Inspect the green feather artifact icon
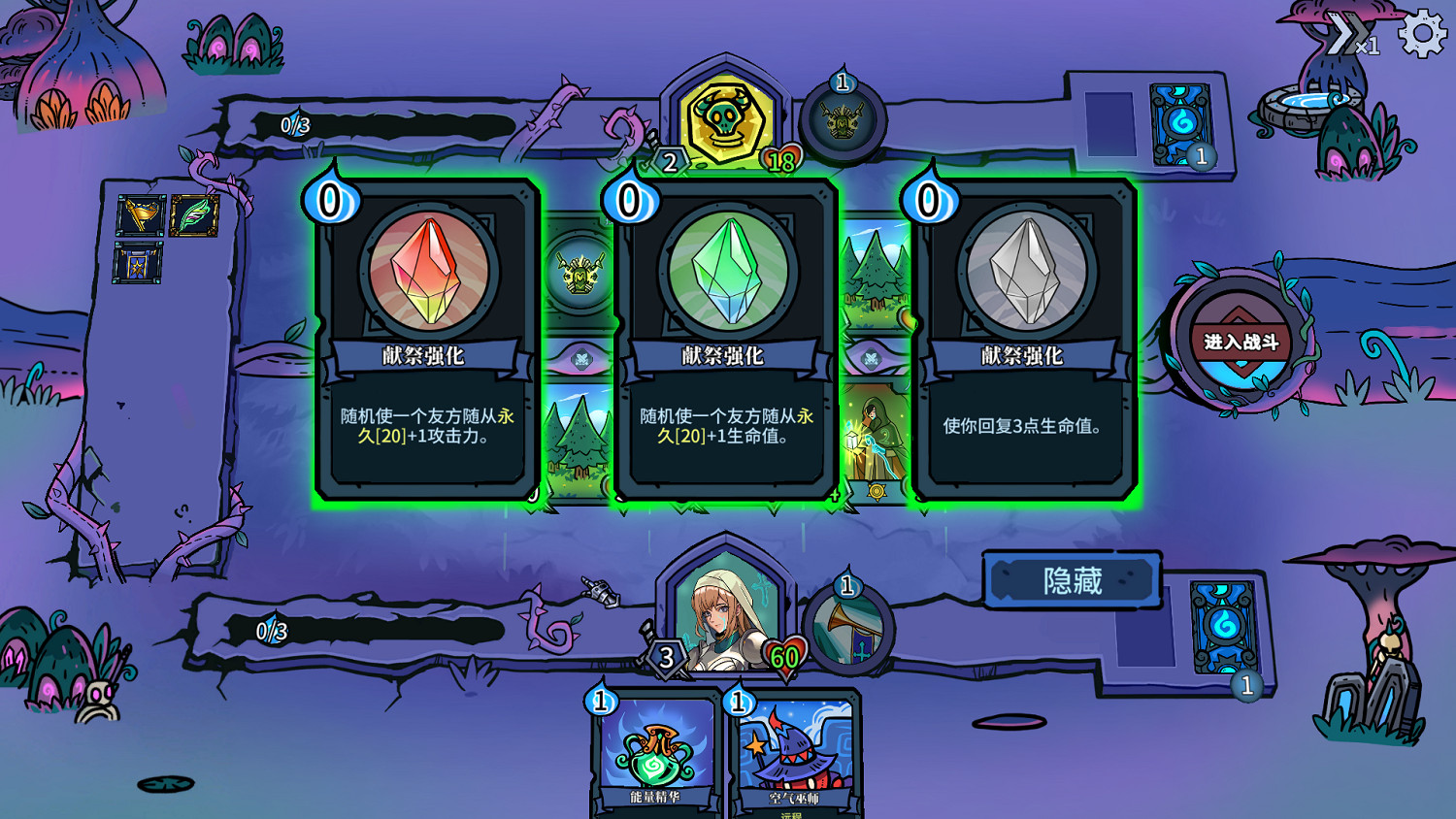This screenshot has width=1456, height=819. point(194,217)
